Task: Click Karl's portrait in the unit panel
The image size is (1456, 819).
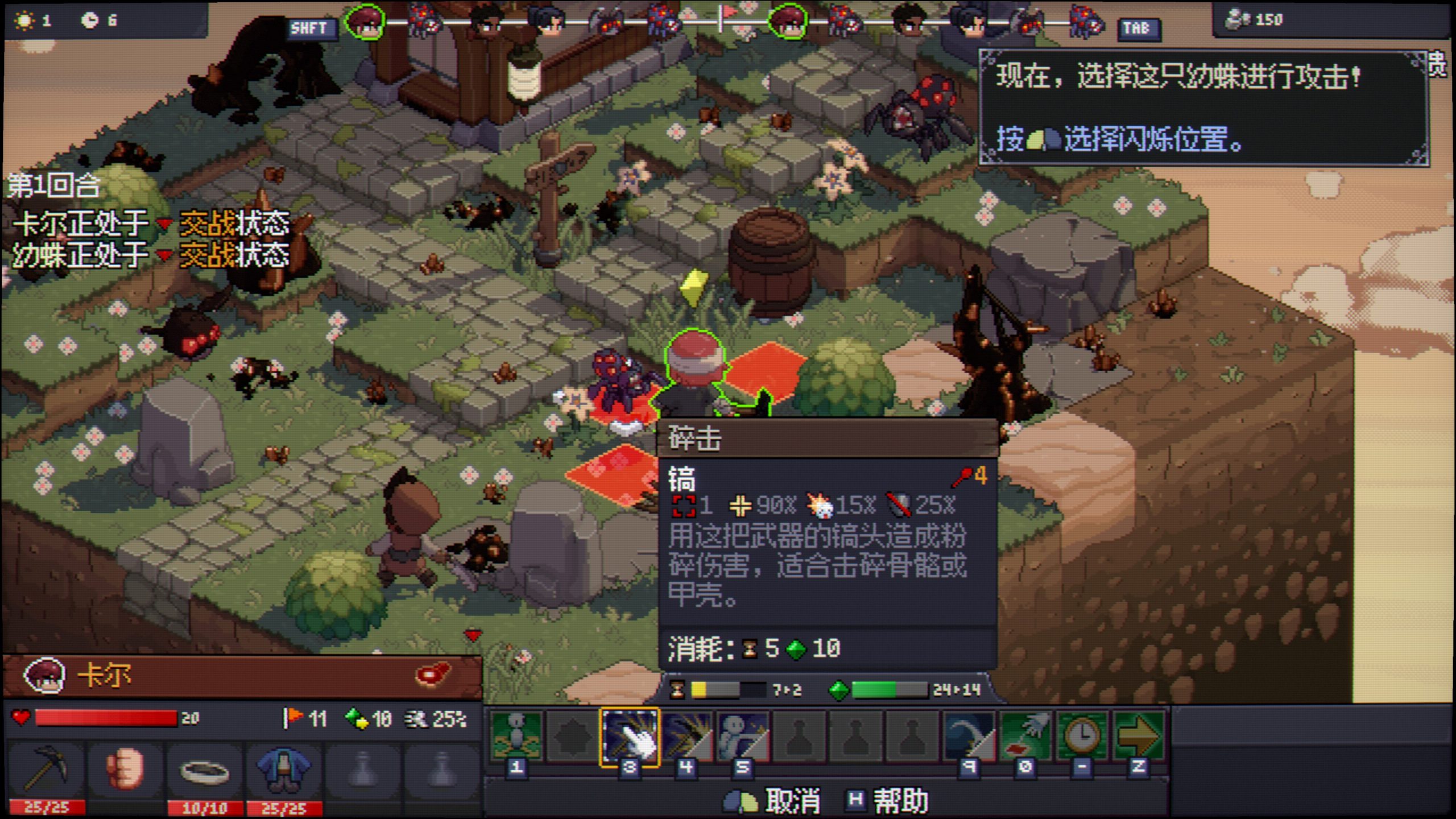Action: 44,676
